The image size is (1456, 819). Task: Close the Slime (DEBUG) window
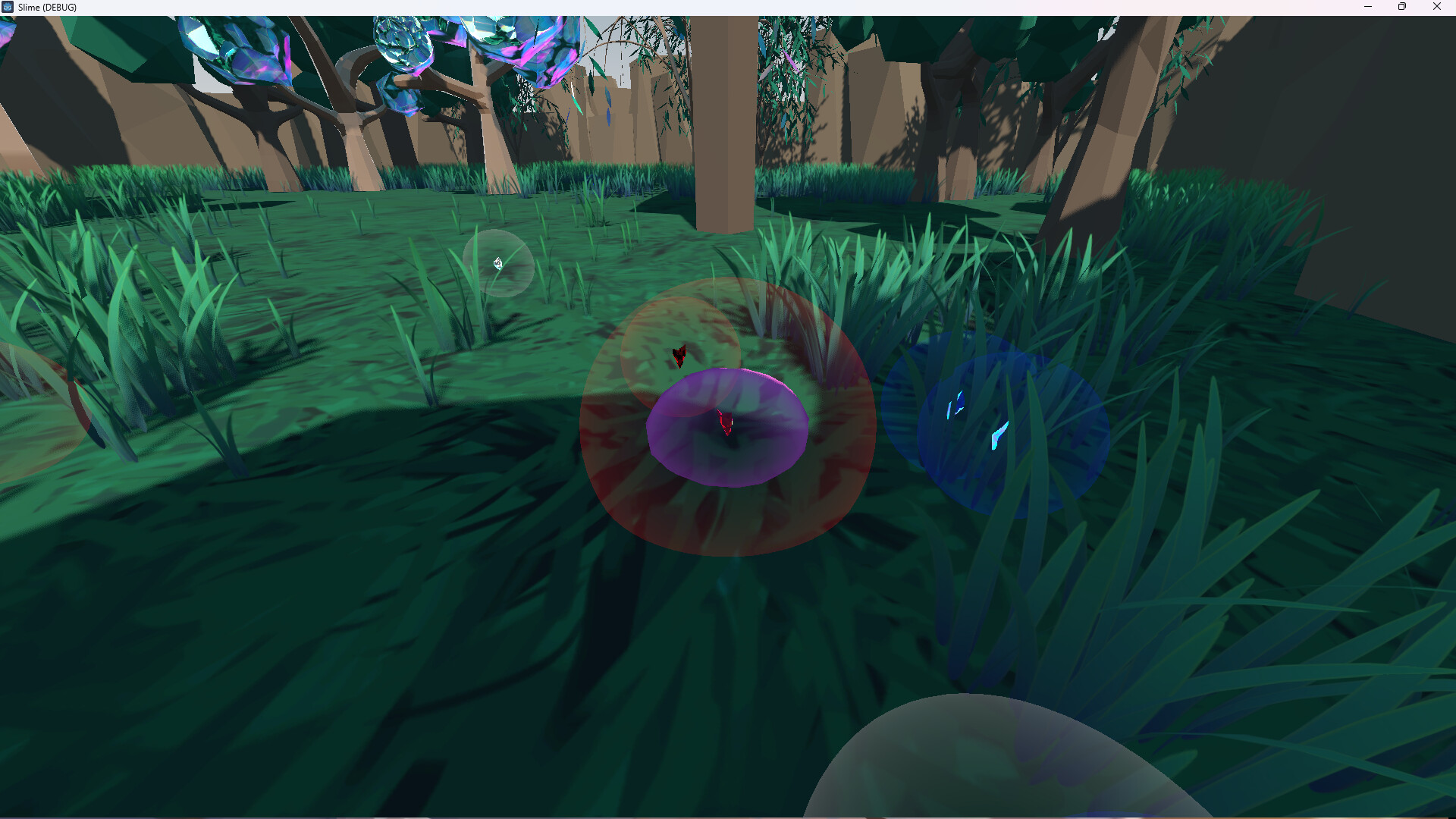click(1437, 7)
